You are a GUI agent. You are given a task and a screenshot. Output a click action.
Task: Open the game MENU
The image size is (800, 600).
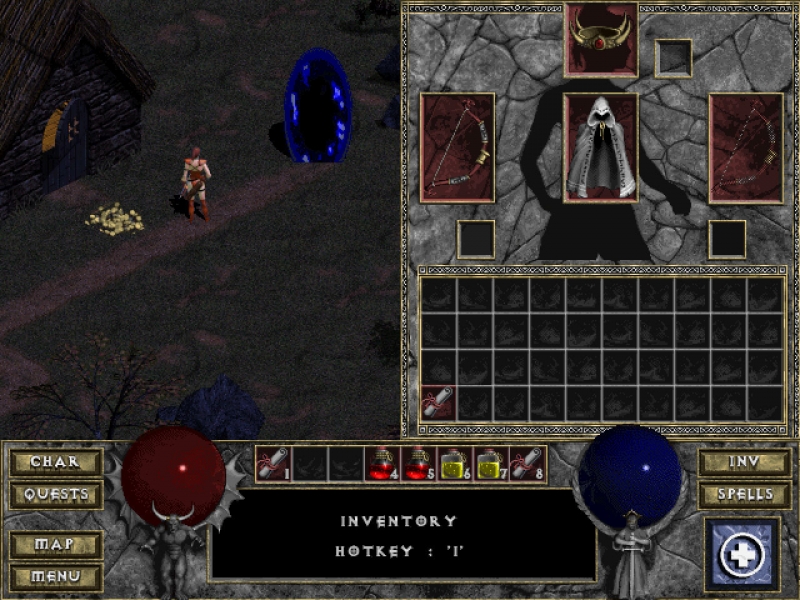point(56,577)
